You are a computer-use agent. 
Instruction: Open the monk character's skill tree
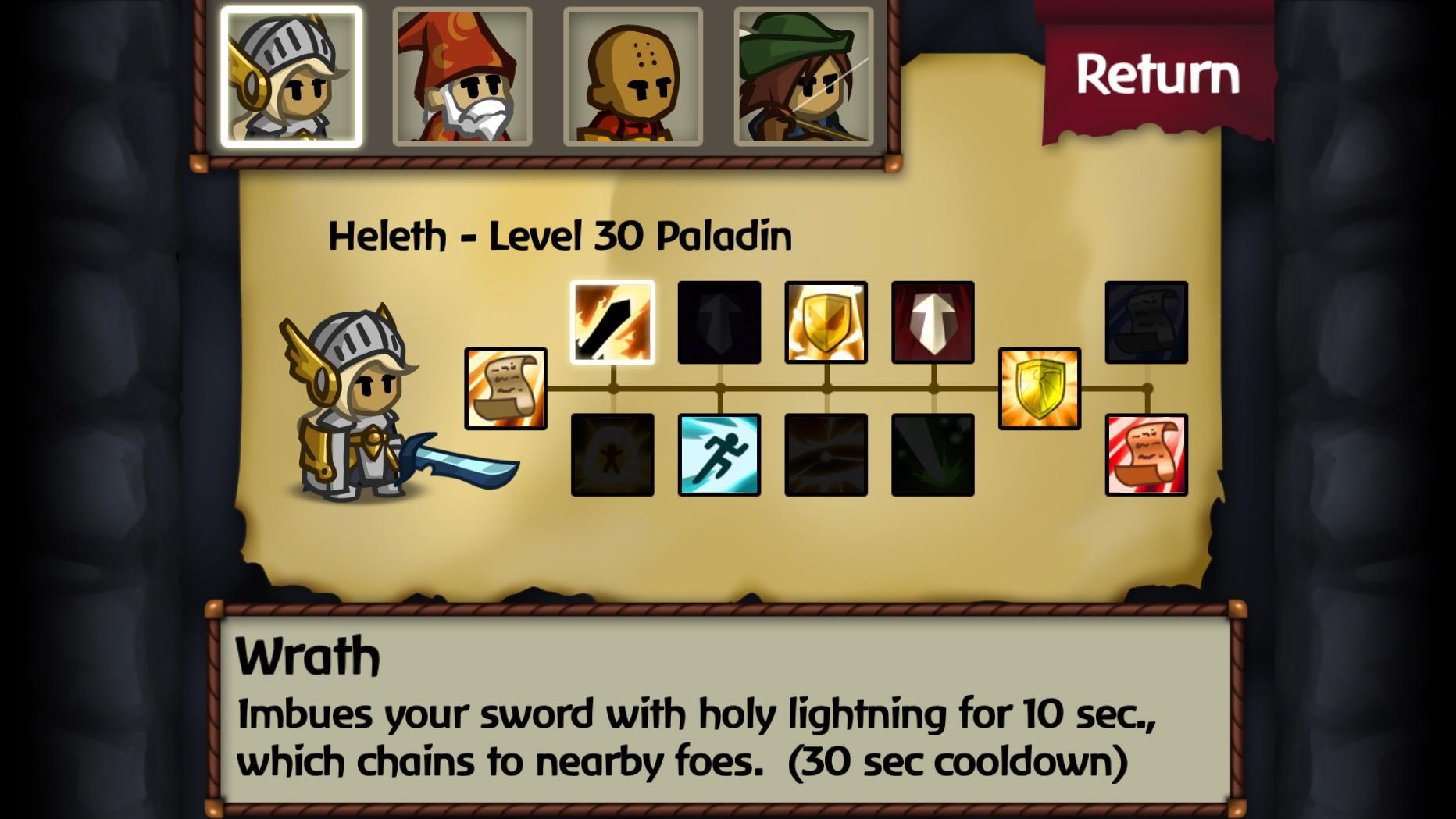coord(634,76)
